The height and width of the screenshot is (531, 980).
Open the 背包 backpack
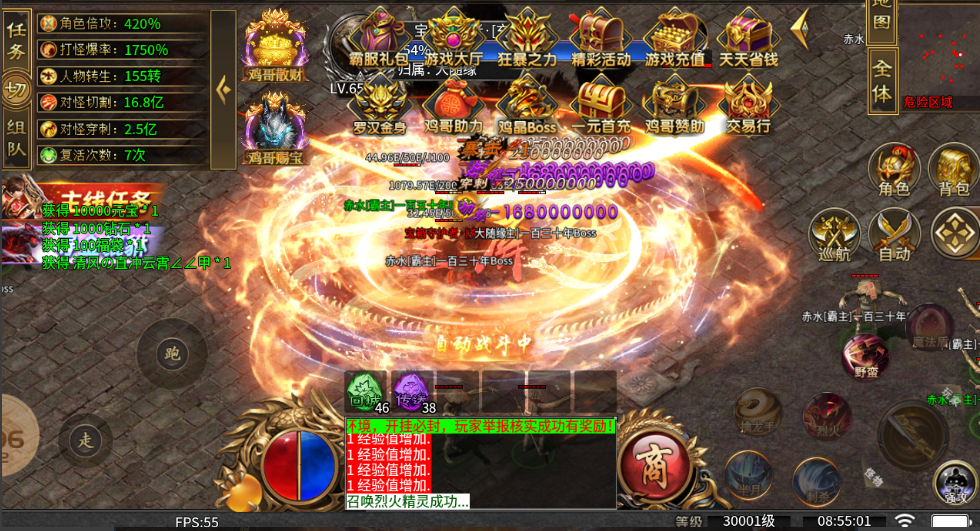(x=953, y=169)
